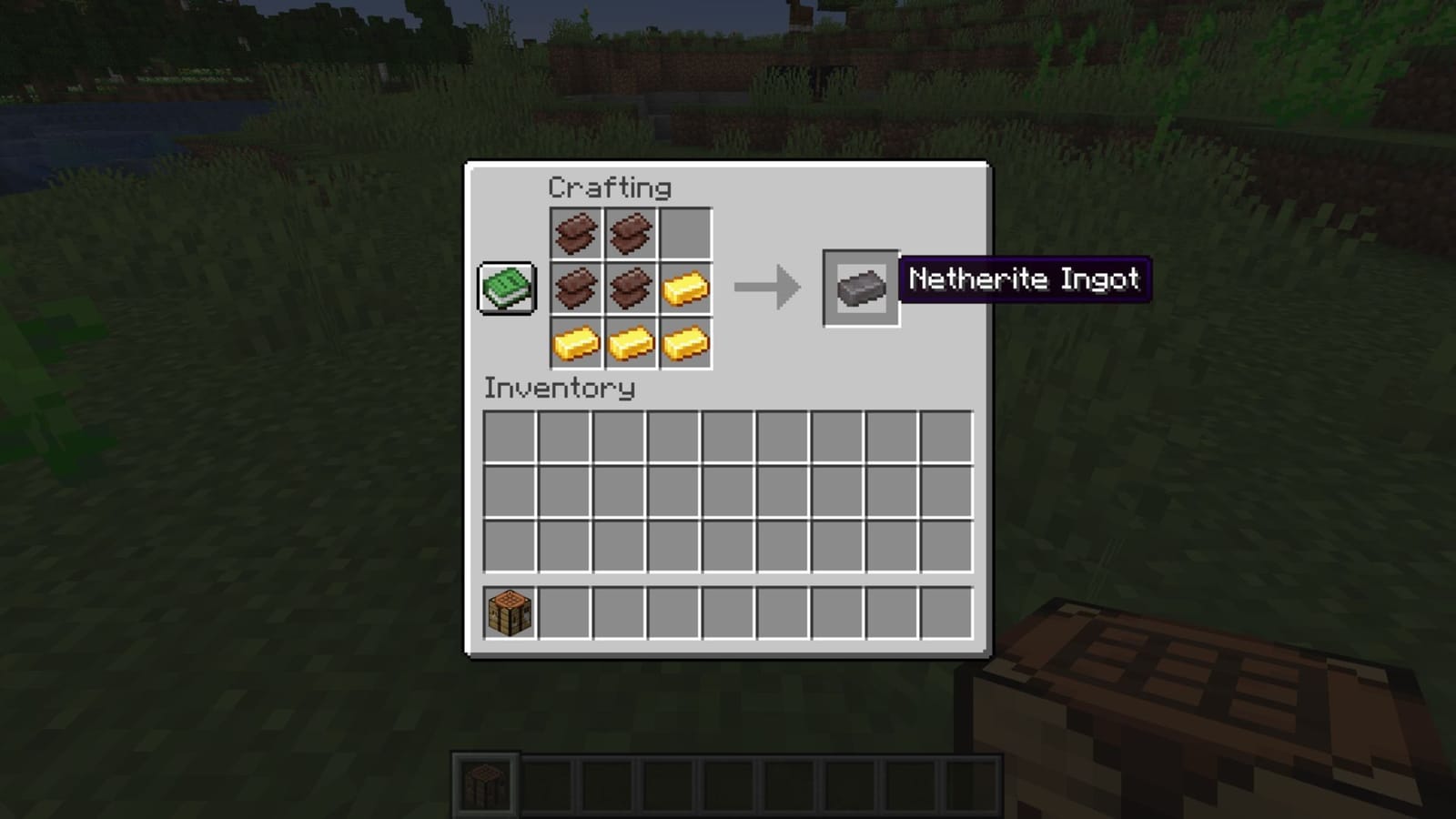Click the gold ingot in the middle crafting row
Viewport: 1456px width, 819px height.
(x=684, y=288)
